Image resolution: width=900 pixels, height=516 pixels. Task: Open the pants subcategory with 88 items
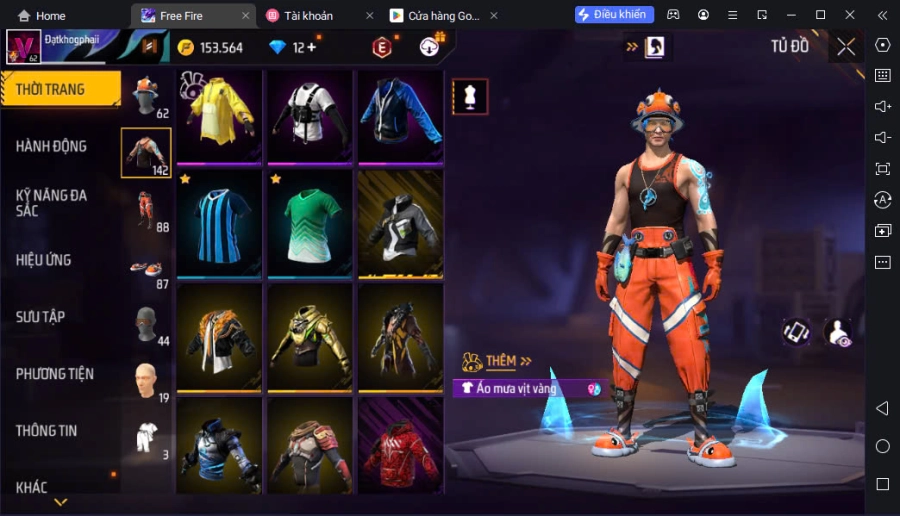[x=147, y=210]
